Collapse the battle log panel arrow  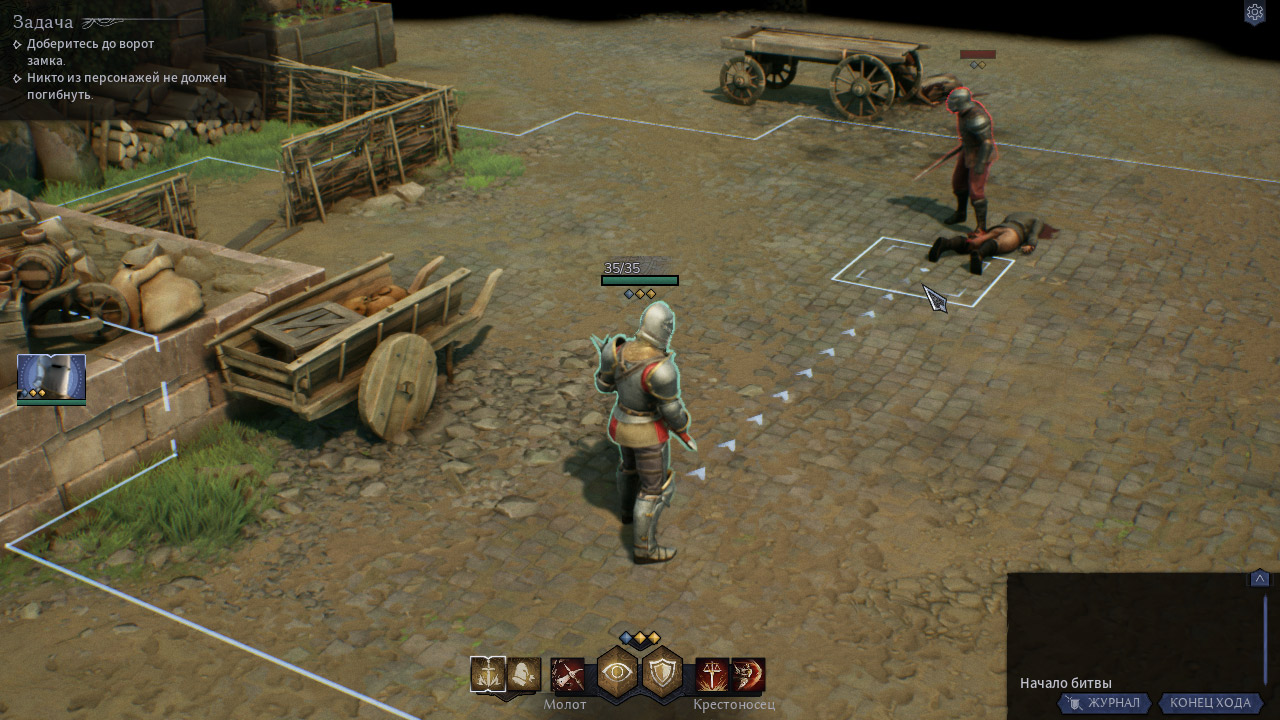point(1260,579)
